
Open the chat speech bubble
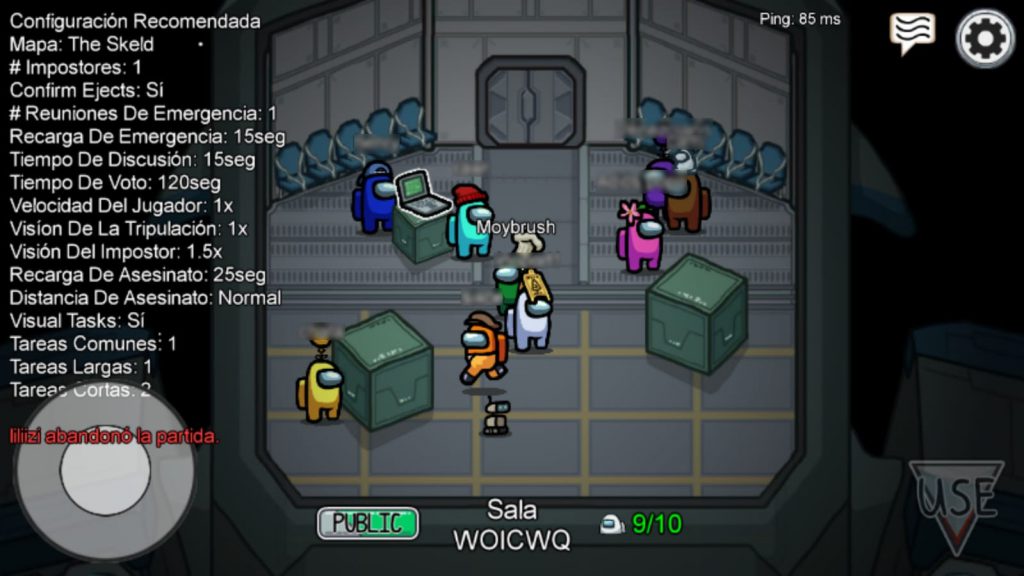point(912,33)
